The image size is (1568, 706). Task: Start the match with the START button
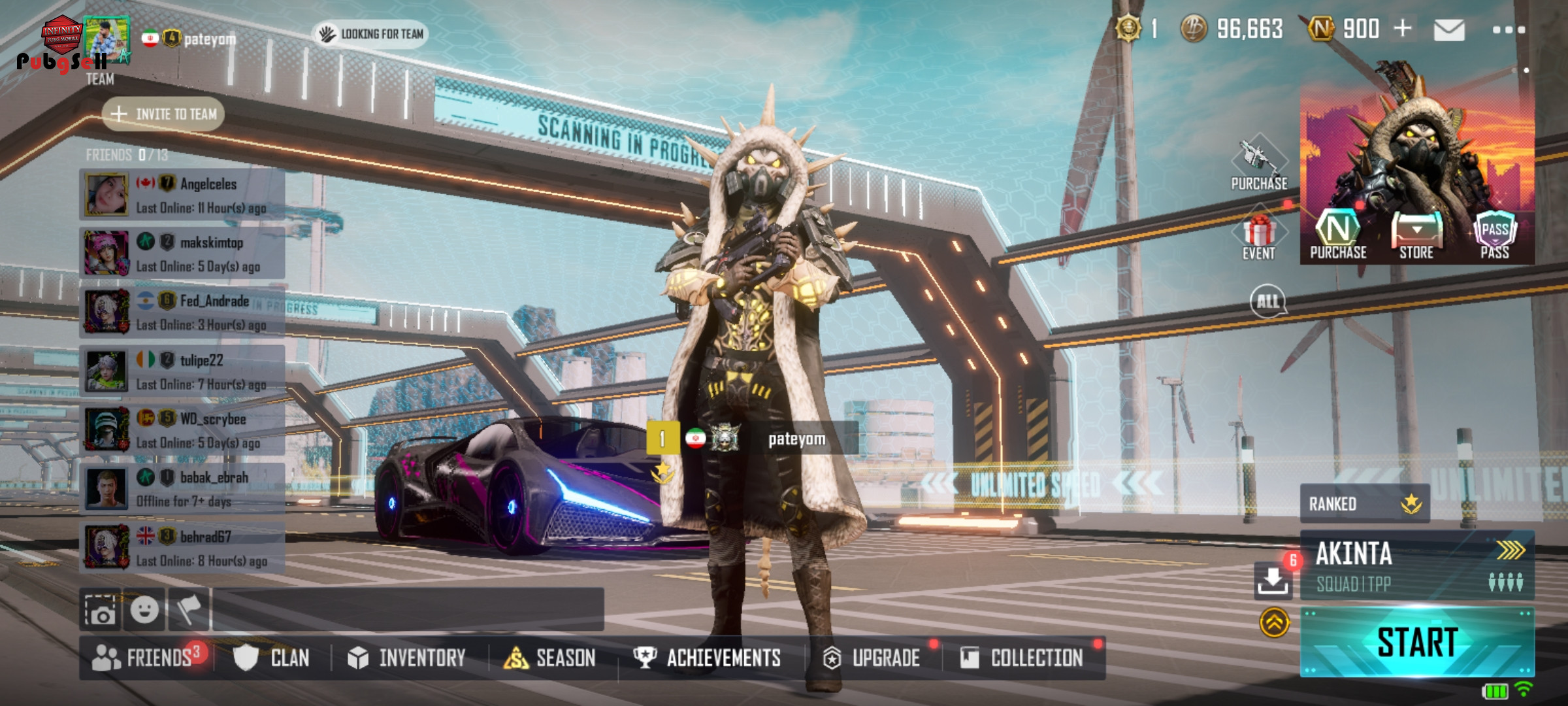pyautogui.click(x=1416, y=642)
